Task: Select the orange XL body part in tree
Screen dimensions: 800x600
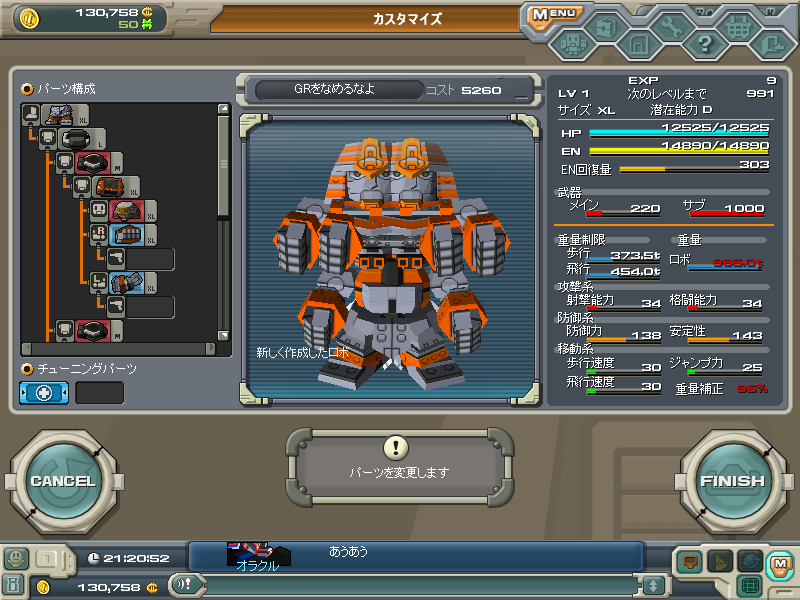Action: click(x=109, y=186)
